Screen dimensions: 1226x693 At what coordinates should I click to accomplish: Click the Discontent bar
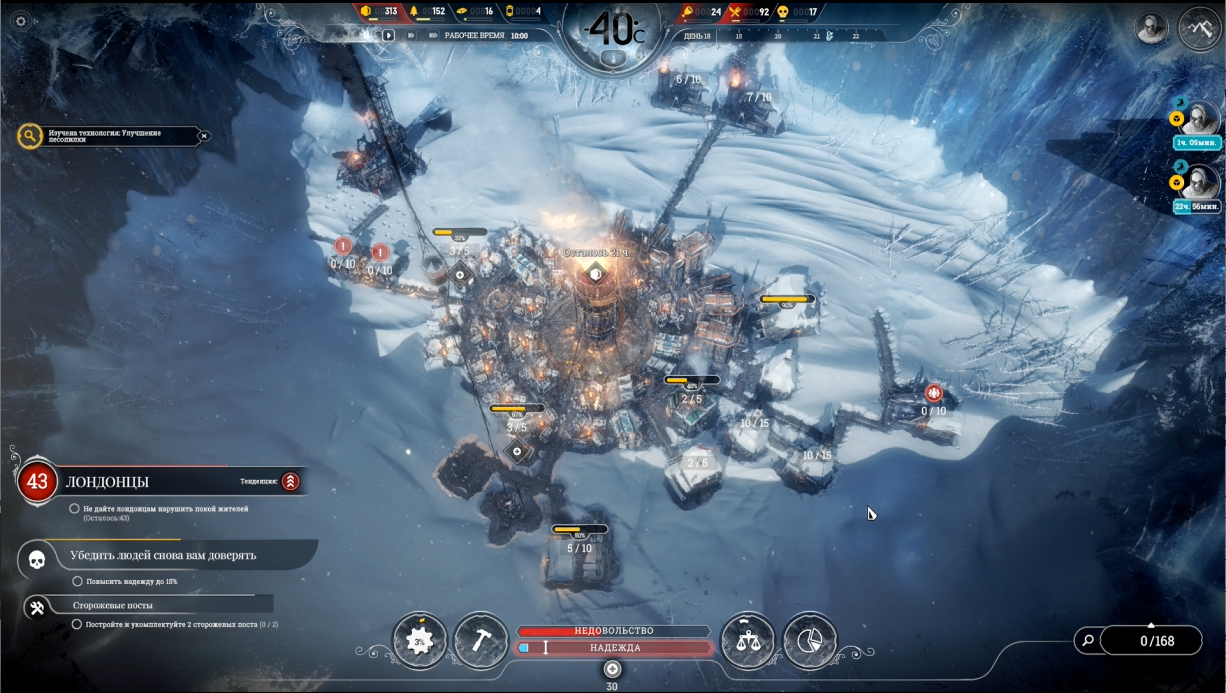coord(613,631)
